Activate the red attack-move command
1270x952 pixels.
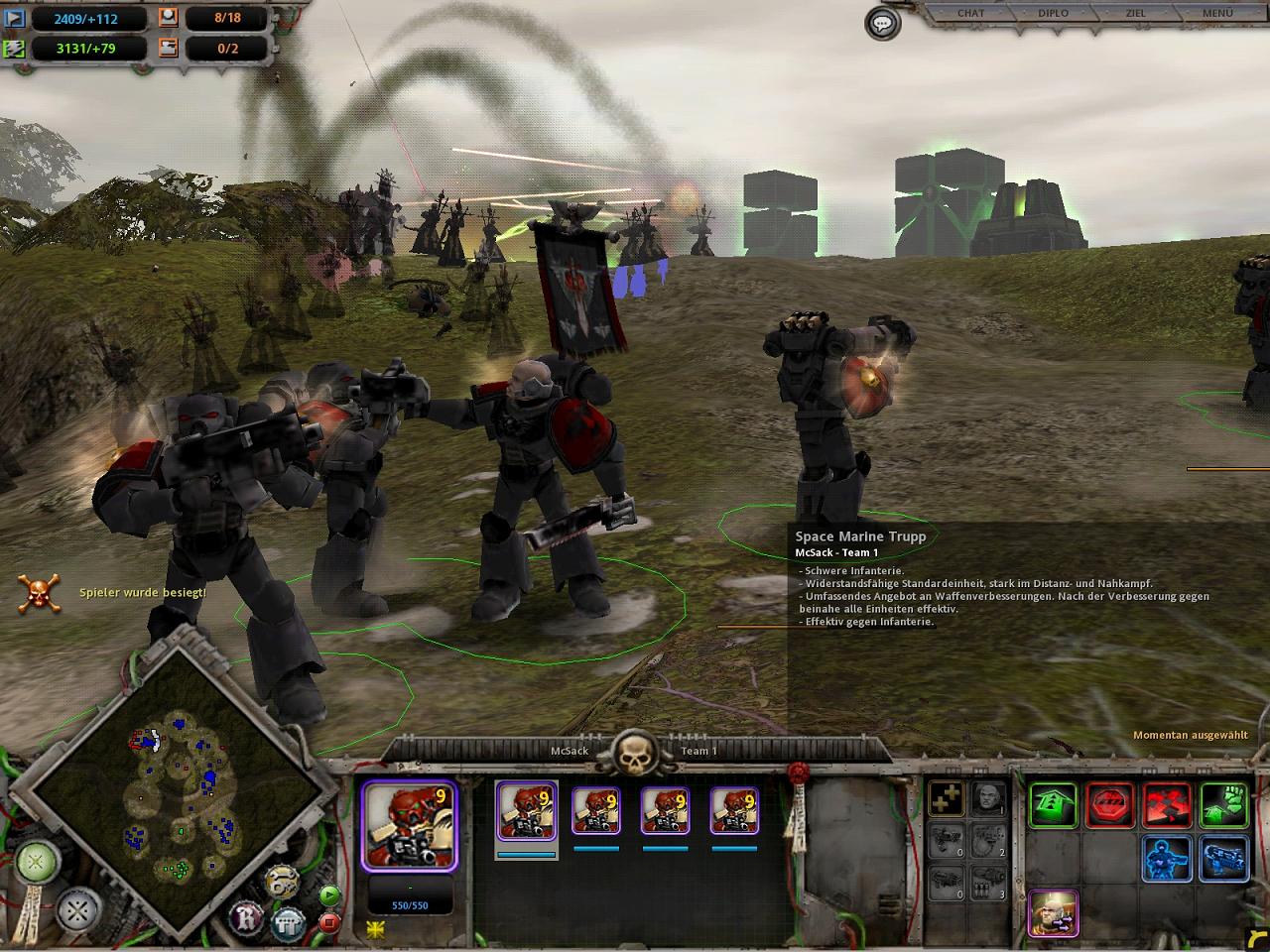[1168, 804]
